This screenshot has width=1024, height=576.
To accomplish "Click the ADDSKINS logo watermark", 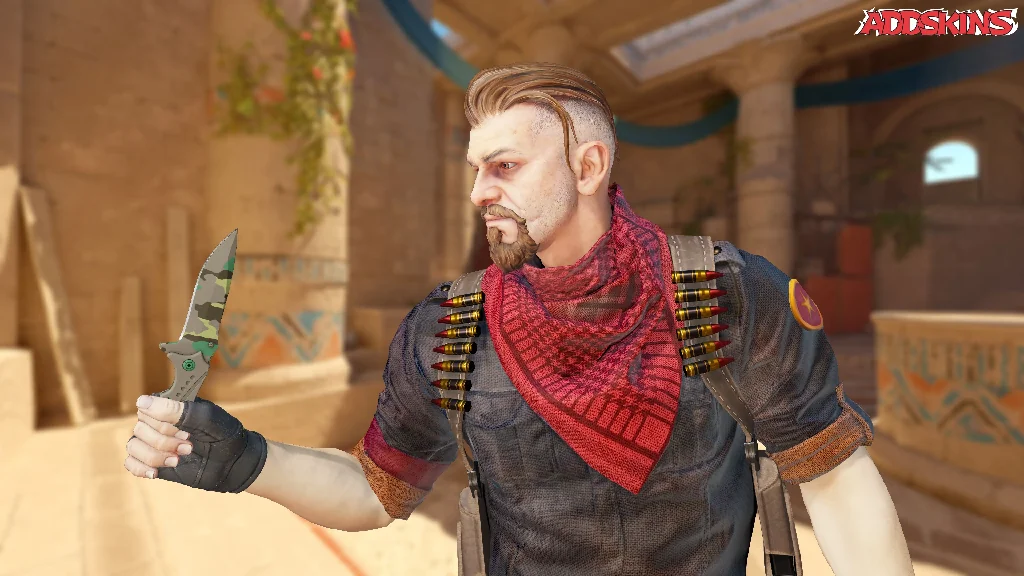I will click(937, 22).
